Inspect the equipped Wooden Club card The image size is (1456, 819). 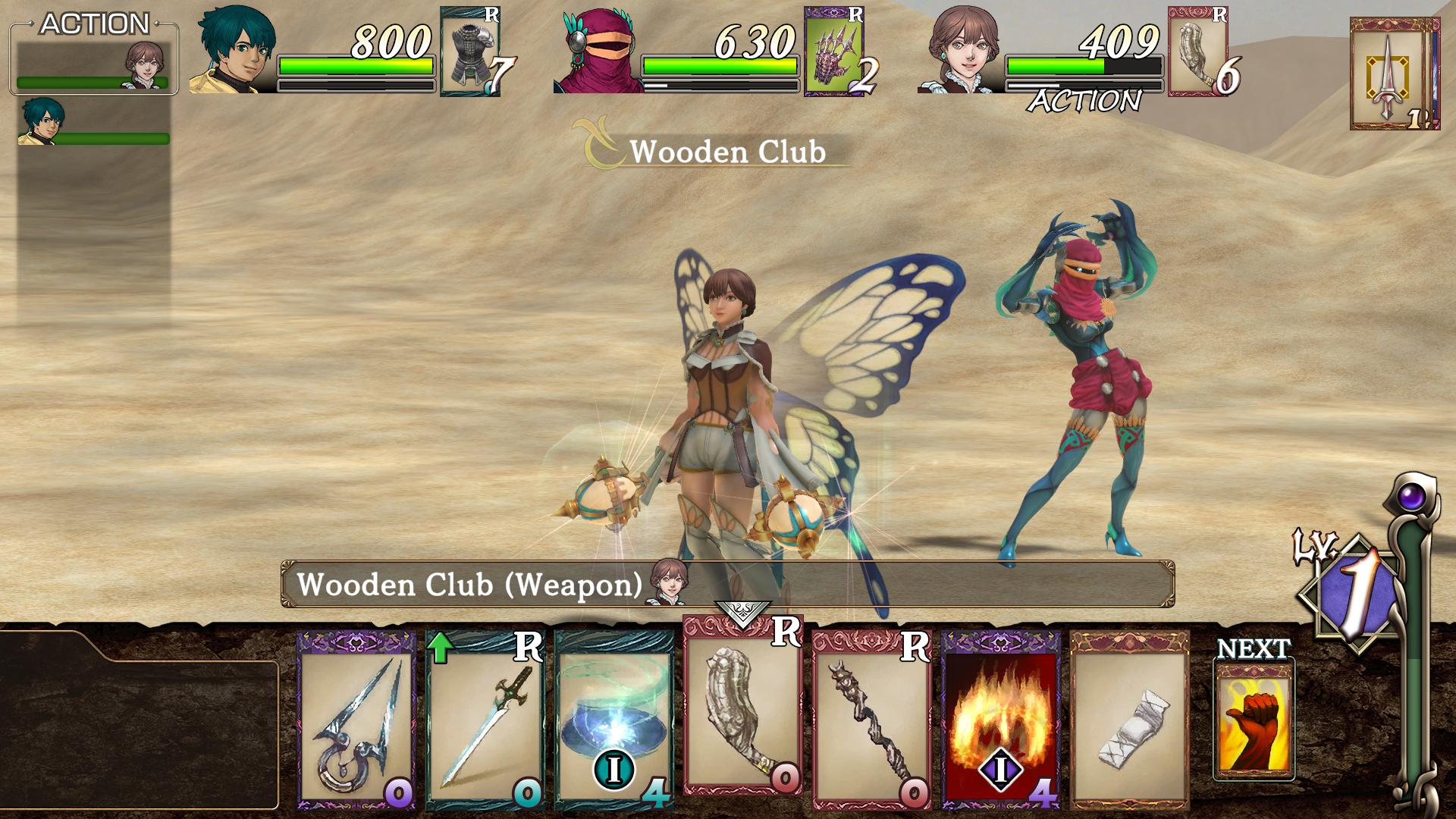click(x=1198, y=52)
